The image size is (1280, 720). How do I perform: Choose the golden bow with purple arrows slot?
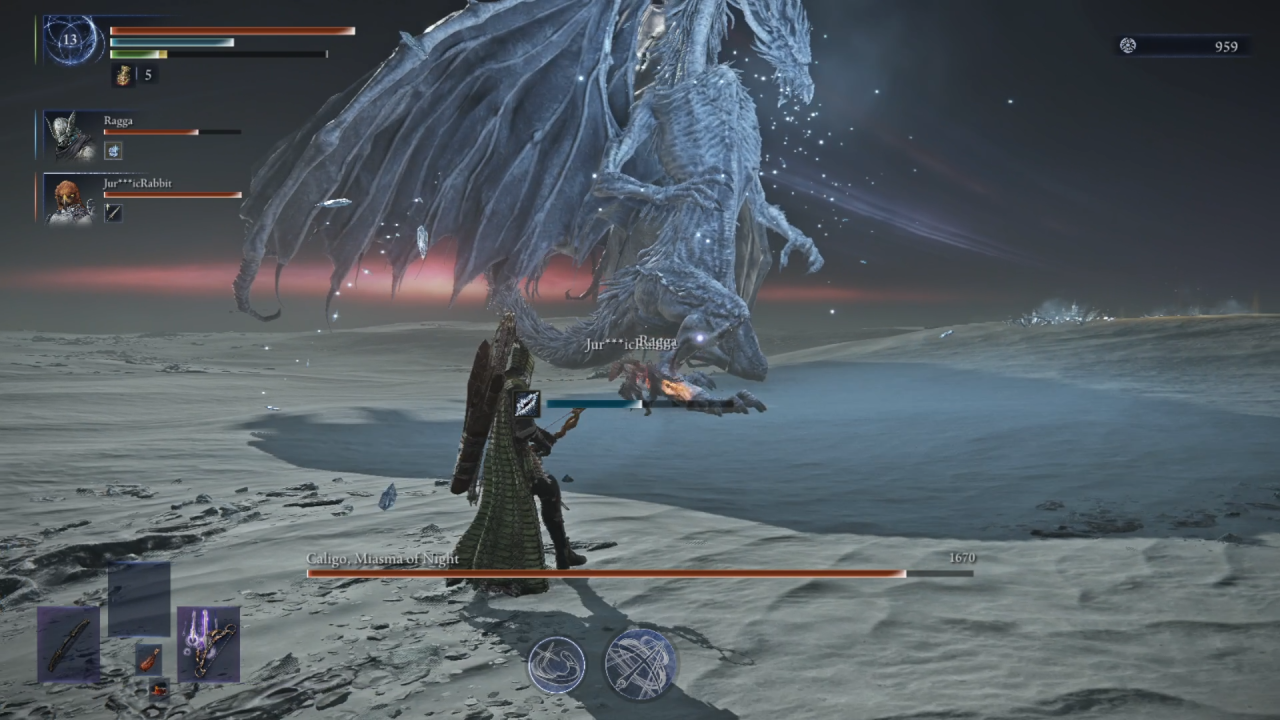tap(208, 643)
